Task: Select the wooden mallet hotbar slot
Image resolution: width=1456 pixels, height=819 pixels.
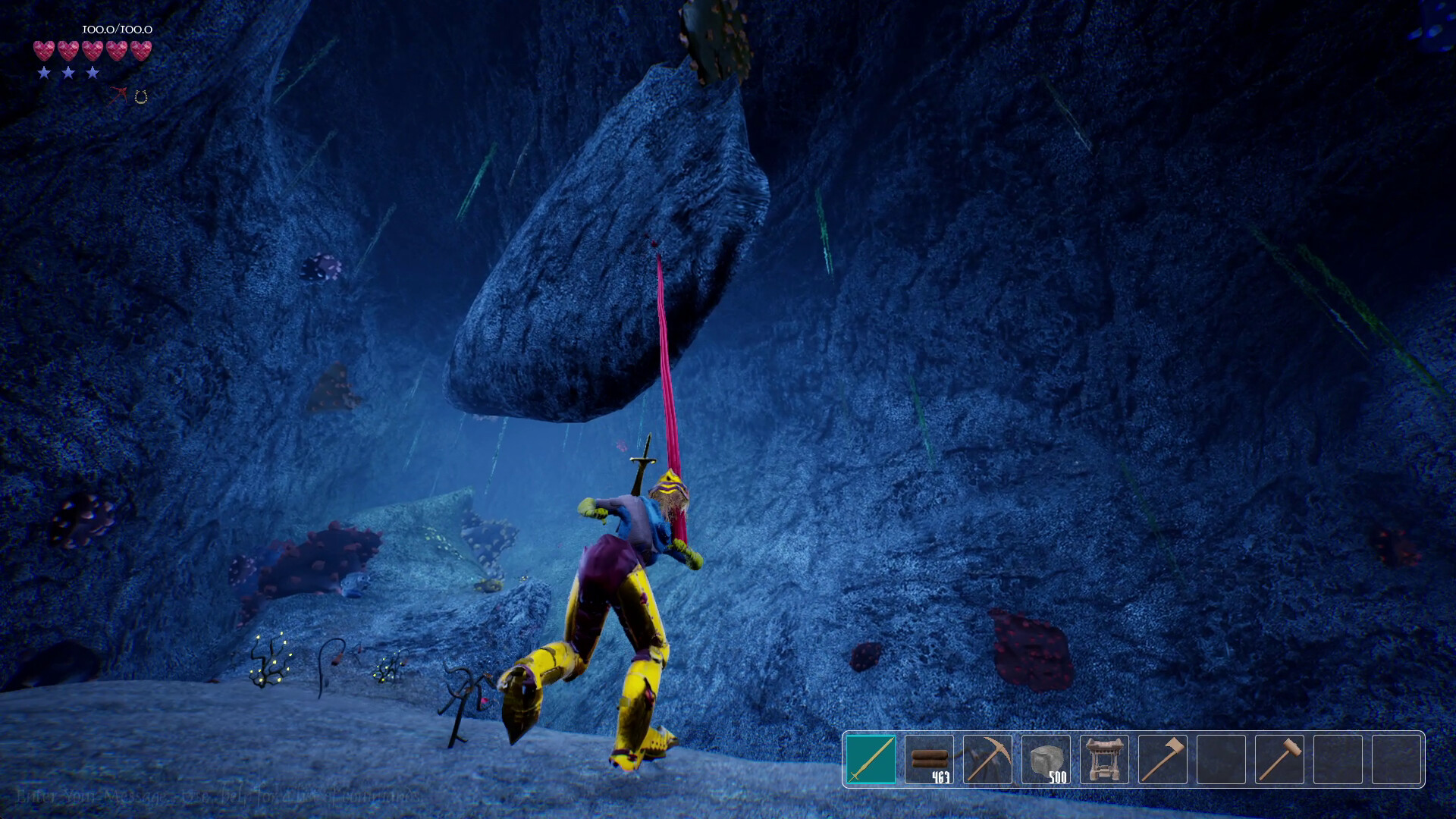Action: click(x=1279, y=759)
